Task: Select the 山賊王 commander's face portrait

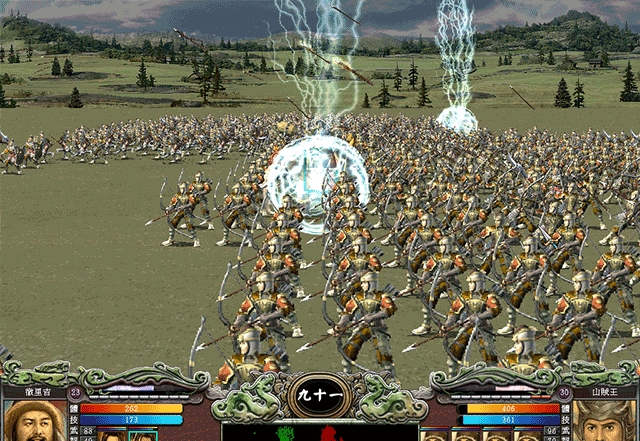Action: tap(605, 423)
